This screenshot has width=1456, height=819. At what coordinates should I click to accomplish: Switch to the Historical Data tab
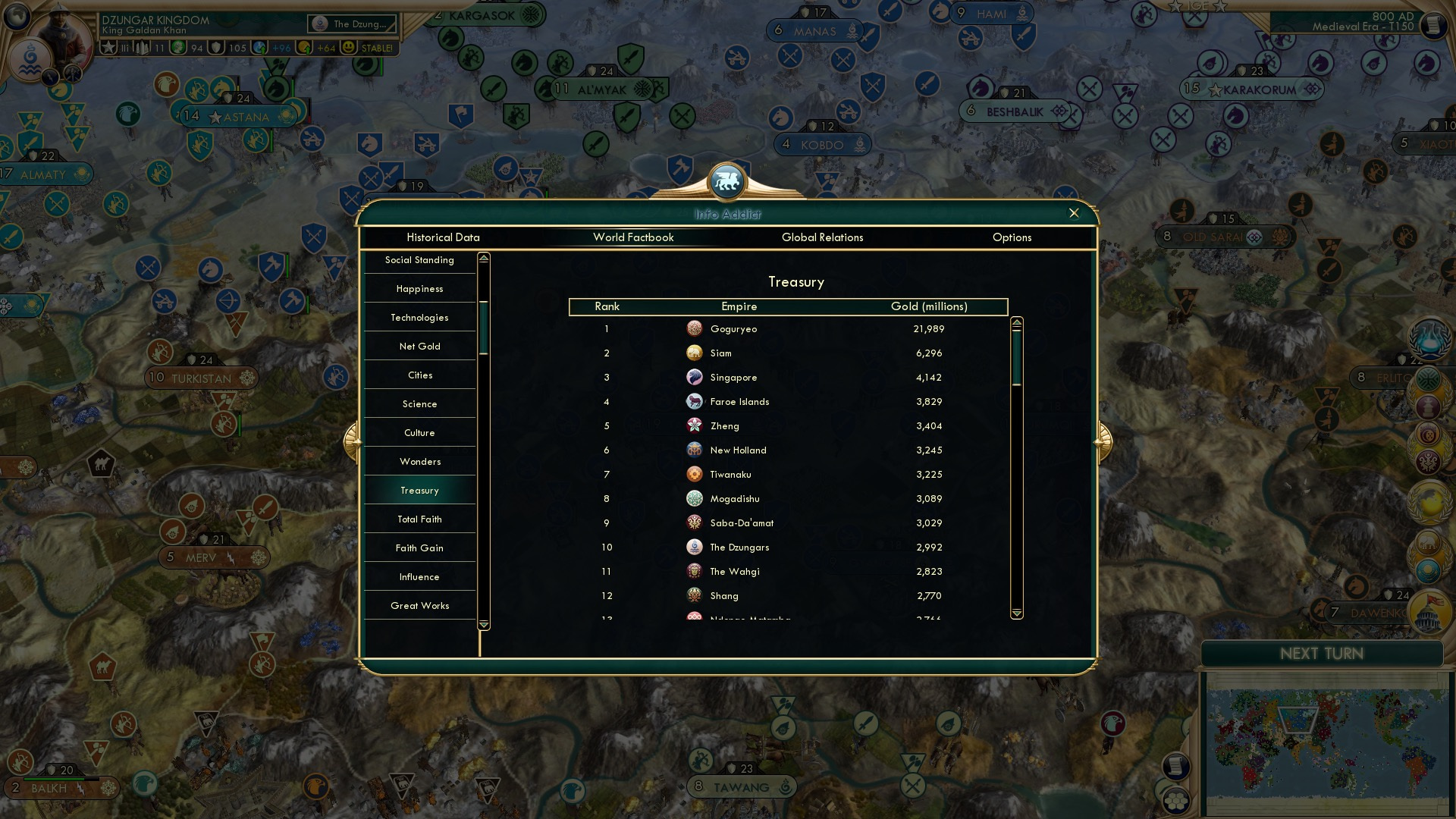coord(443,237)
